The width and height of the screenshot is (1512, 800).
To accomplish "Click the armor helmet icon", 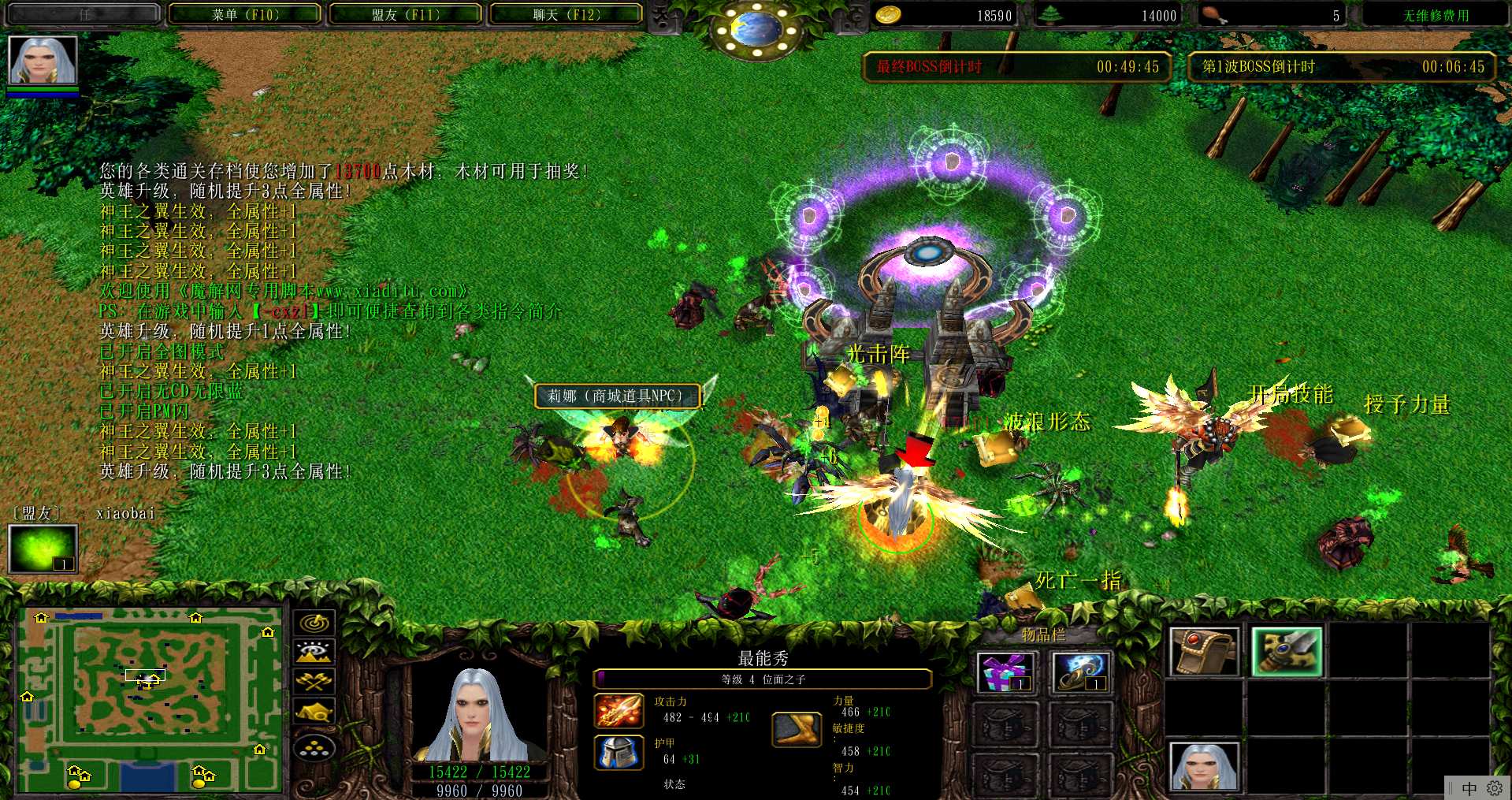I will click(x=619, y=752).
